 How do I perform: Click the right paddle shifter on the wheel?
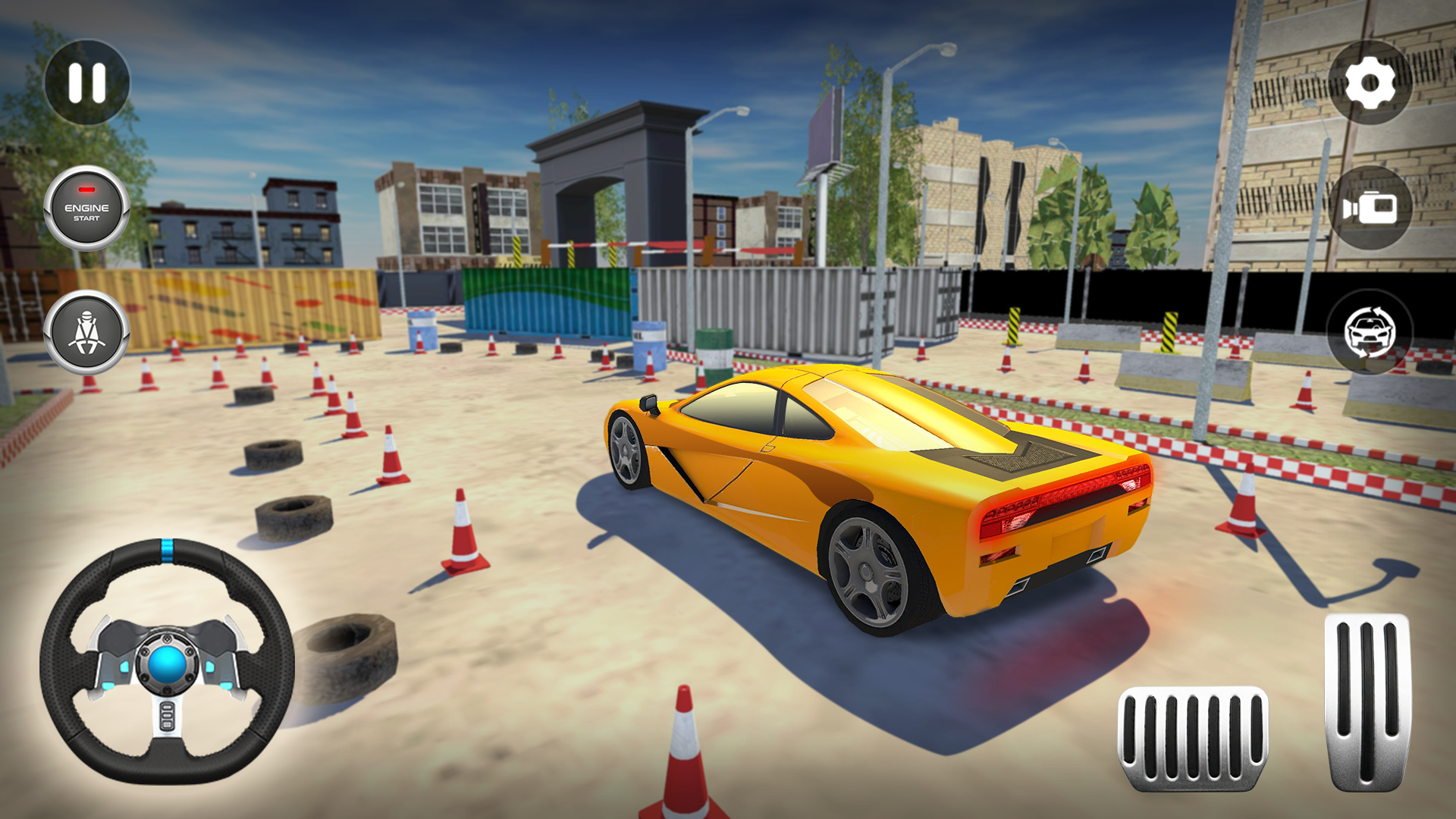coord(234,654)
